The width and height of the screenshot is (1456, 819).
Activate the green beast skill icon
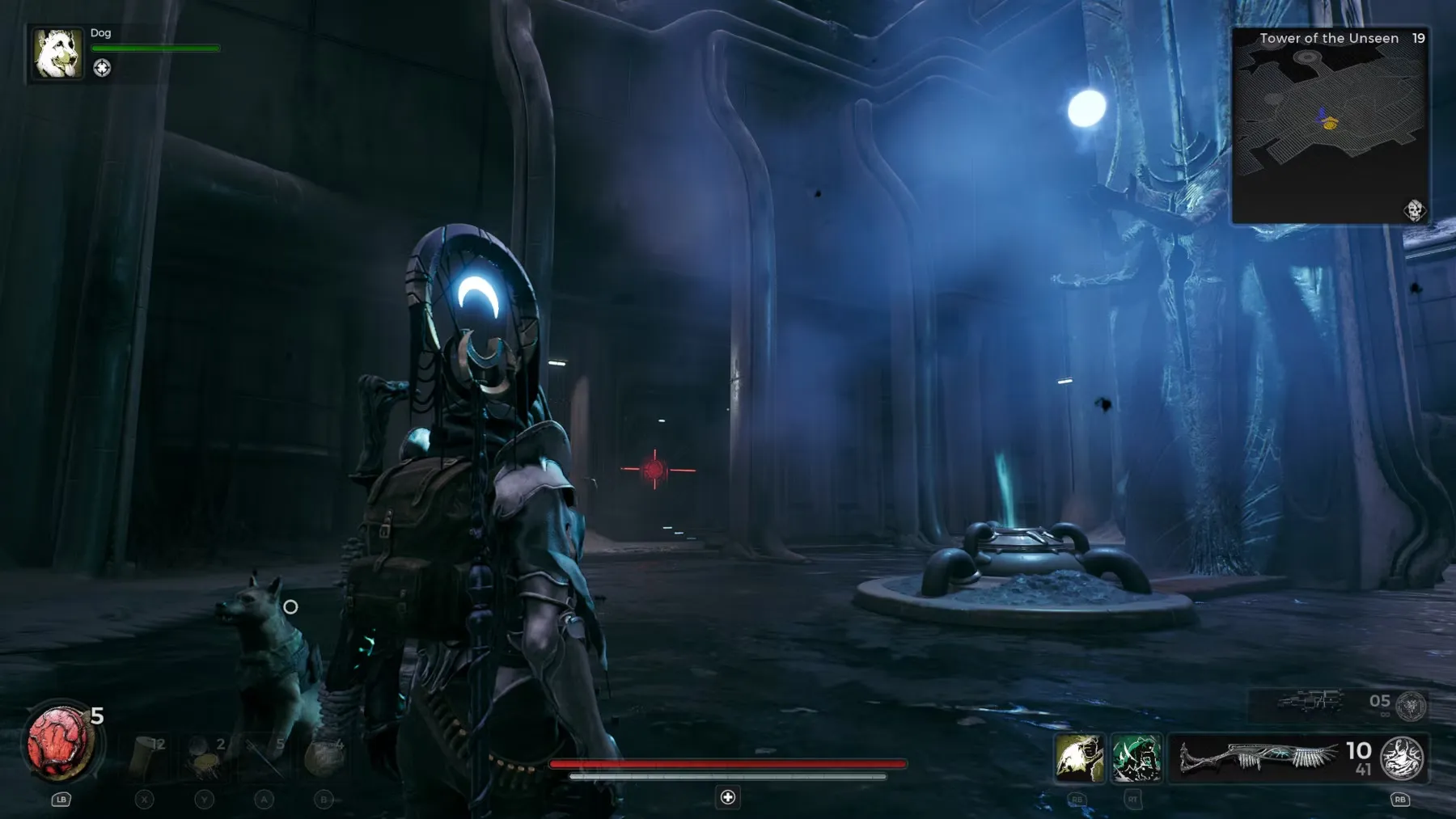[x=1136, y=758]
